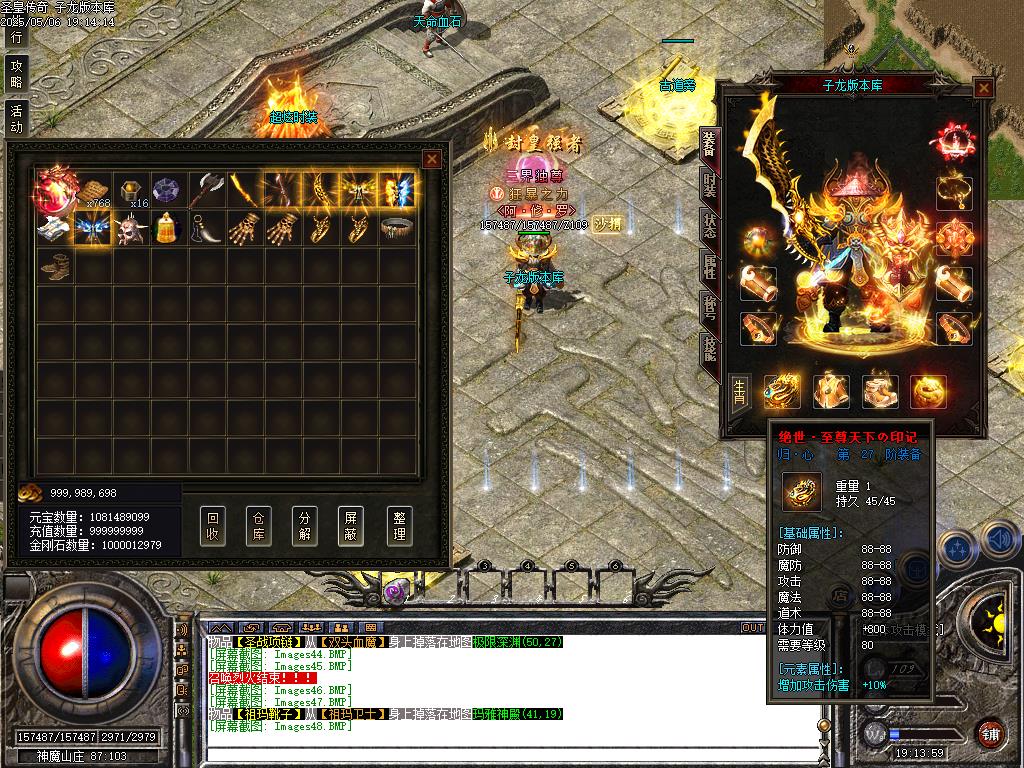Viewport: 1024px width, 768px height.
Task: Select the golden dragon seal equipment slot
Action: point(783,391)
